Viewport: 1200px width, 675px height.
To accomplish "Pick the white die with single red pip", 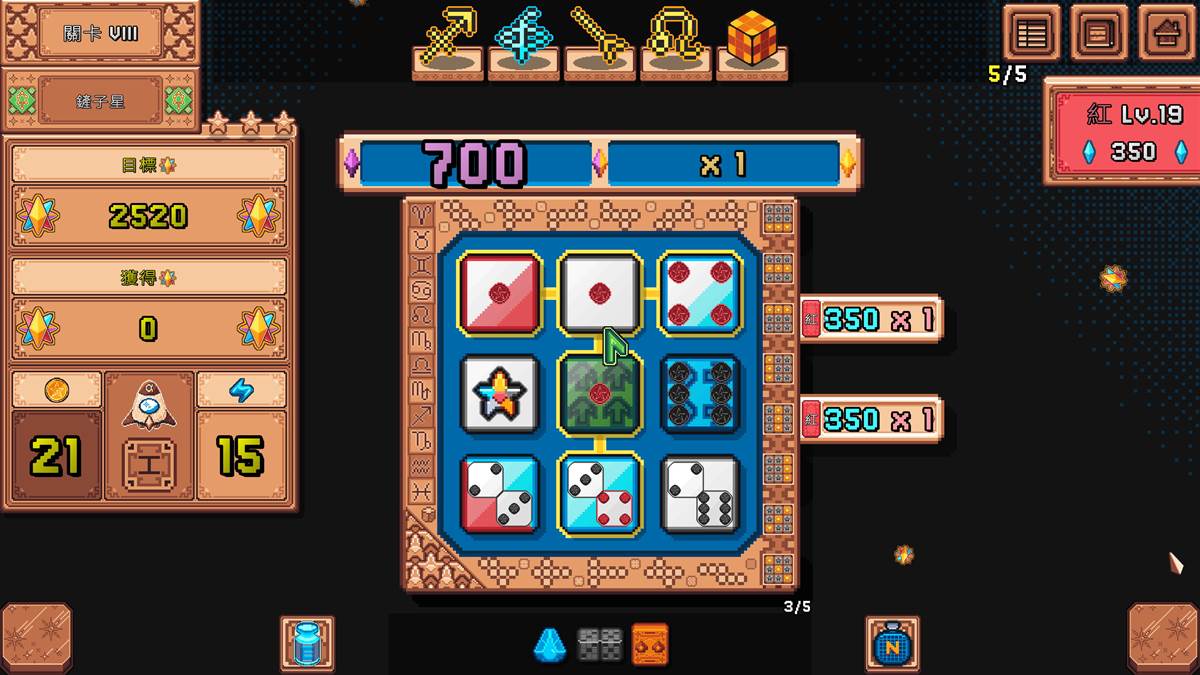I will click(x=600, y=293).
